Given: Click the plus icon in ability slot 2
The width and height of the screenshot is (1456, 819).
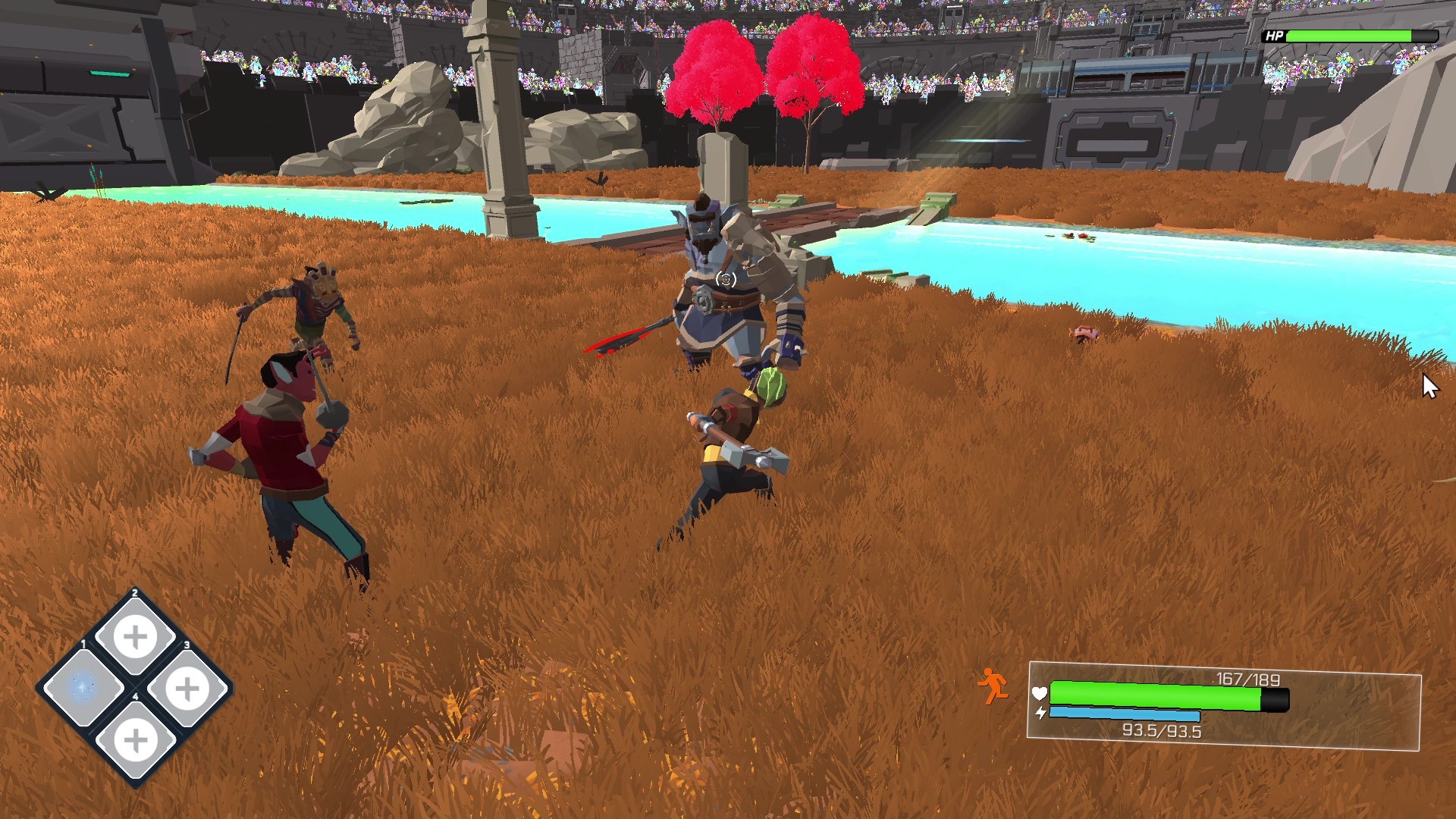Looking at the screenshot, I should coord(133,635).
